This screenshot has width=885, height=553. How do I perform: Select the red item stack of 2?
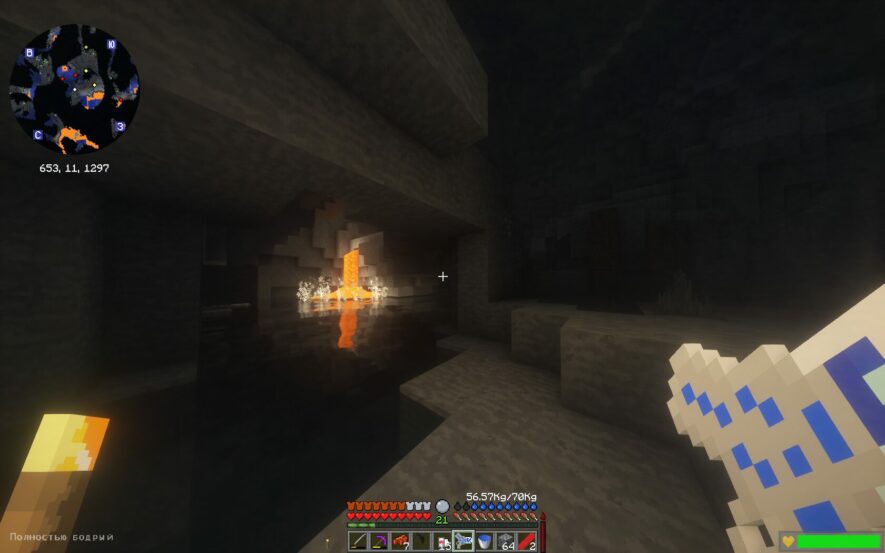pyautogui.click(x=526, y=541)
